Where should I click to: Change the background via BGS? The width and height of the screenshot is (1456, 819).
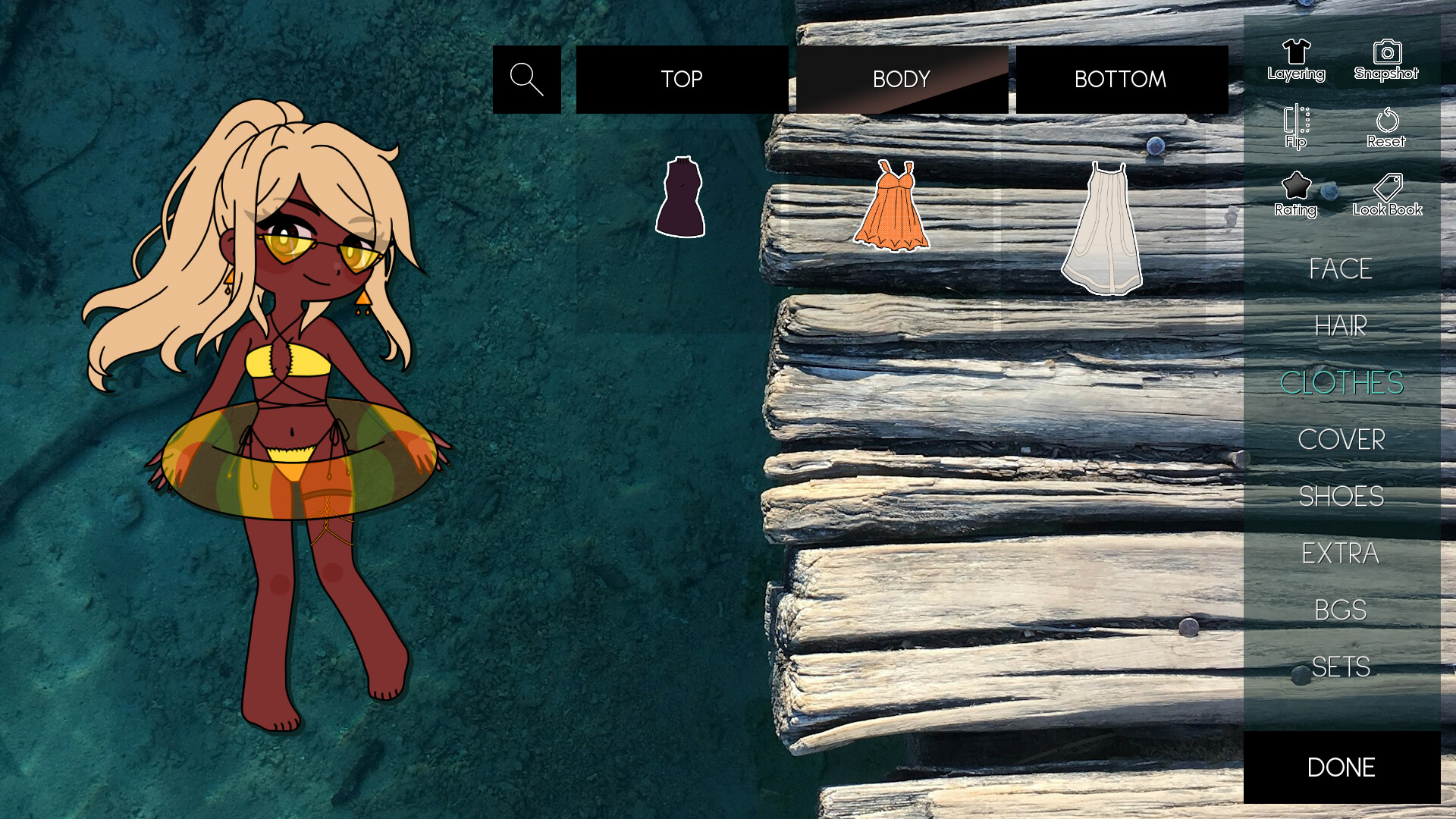(x=1341, y=610)
